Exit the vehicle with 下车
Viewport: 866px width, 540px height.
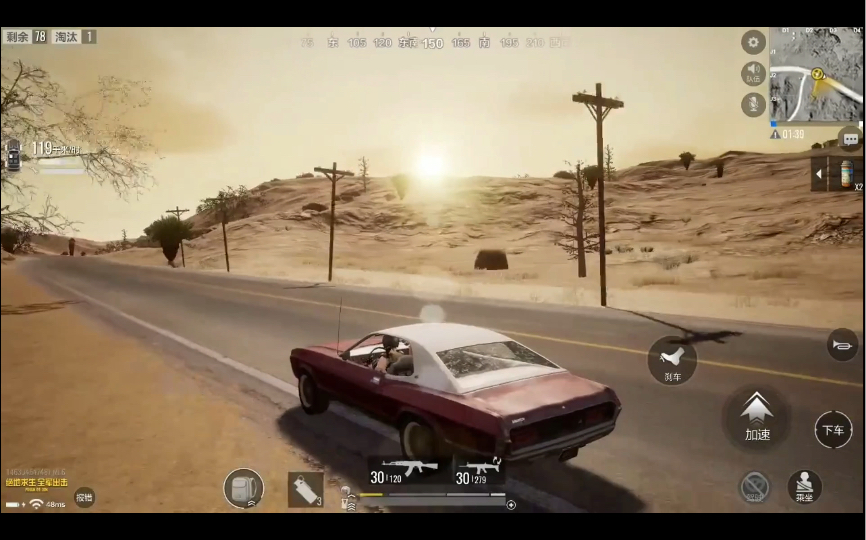pos(833,430)
